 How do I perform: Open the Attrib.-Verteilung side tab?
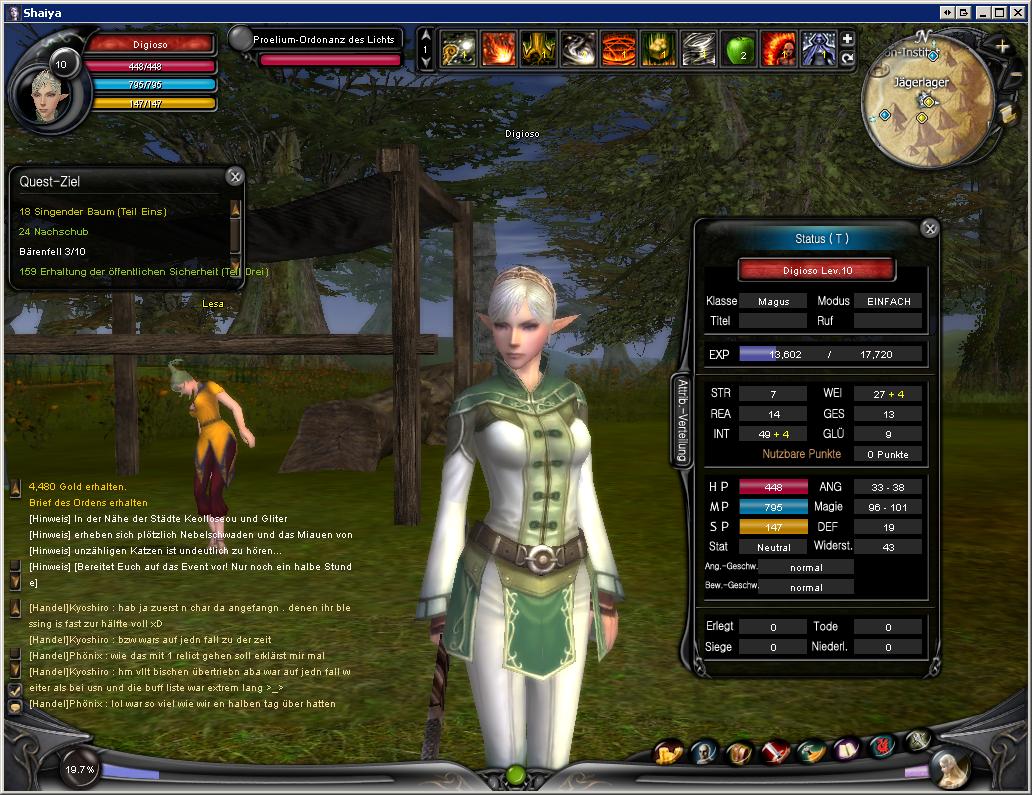click(x=679, y=421)
